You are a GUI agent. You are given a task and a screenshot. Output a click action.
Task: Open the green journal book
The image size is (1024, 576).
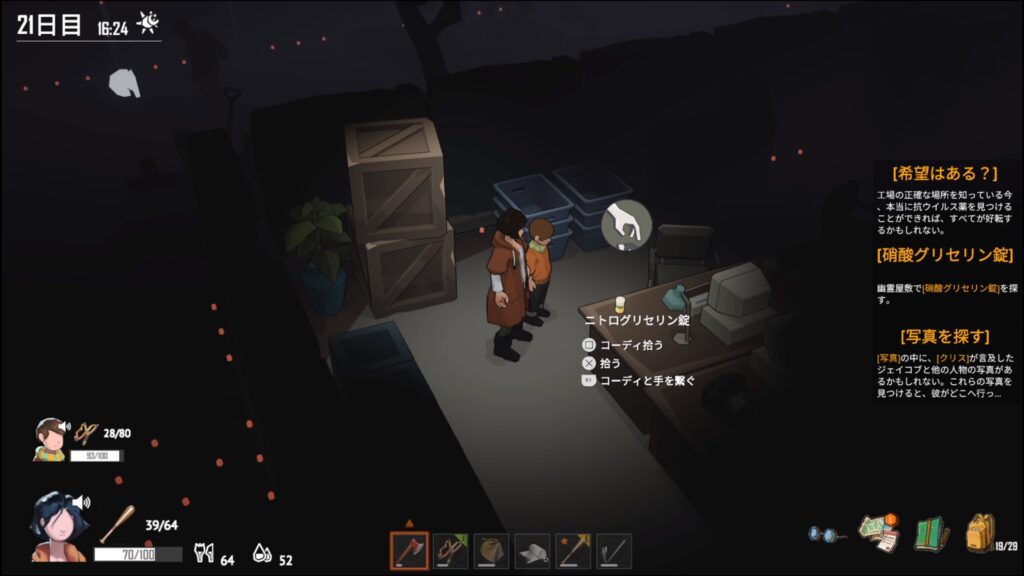pos(931,533)
